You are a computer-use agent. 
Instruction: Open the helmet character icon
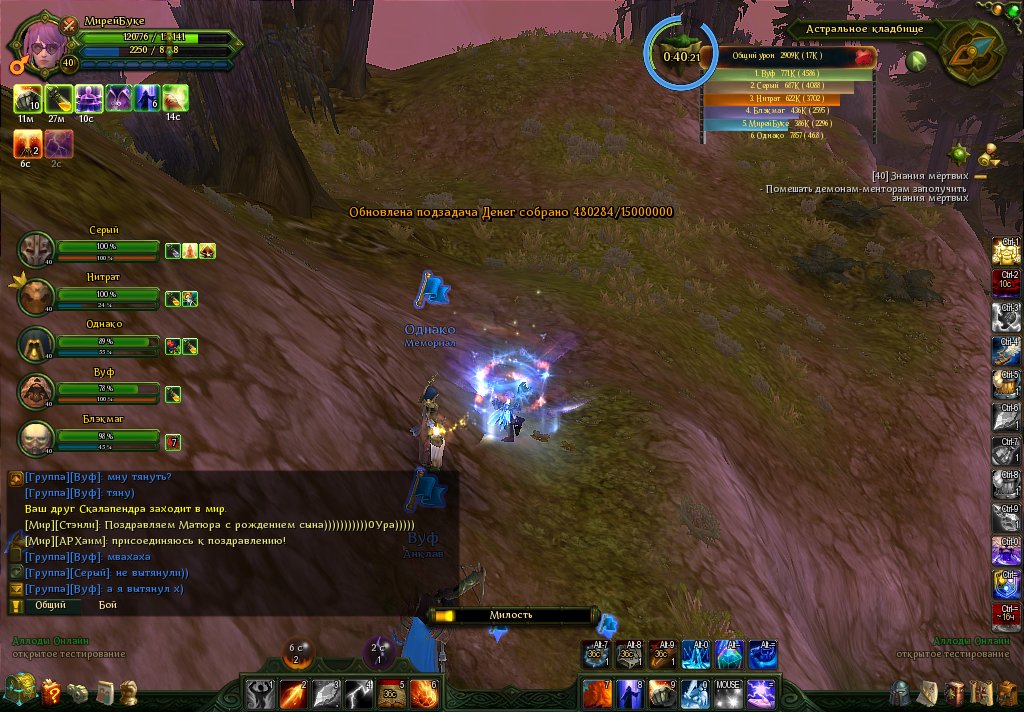[901, 692]
